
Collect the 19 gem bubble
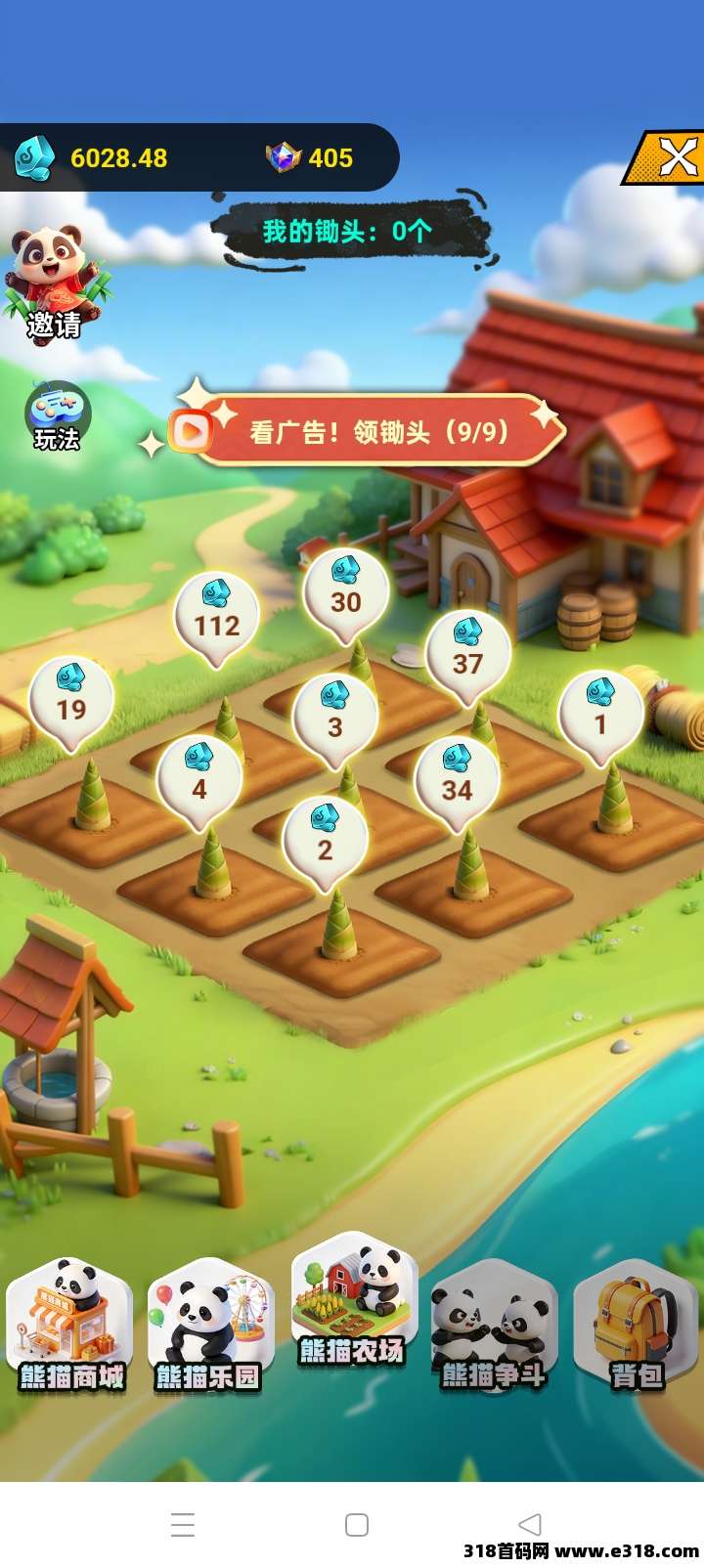pyautogui.click(x=71, y=699)
